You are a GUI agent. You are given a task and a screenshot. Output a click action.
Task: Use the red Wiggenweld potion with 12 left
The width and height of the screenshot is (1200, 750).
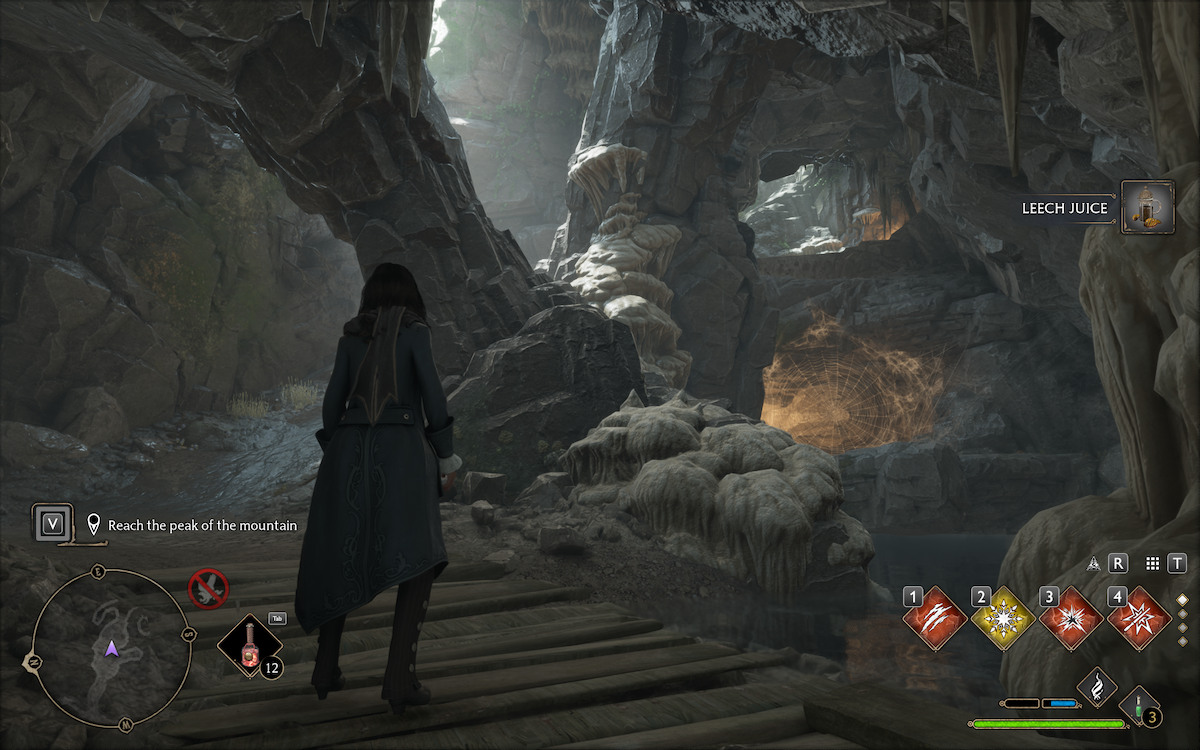pyautogui.click(x=249, y=648)
